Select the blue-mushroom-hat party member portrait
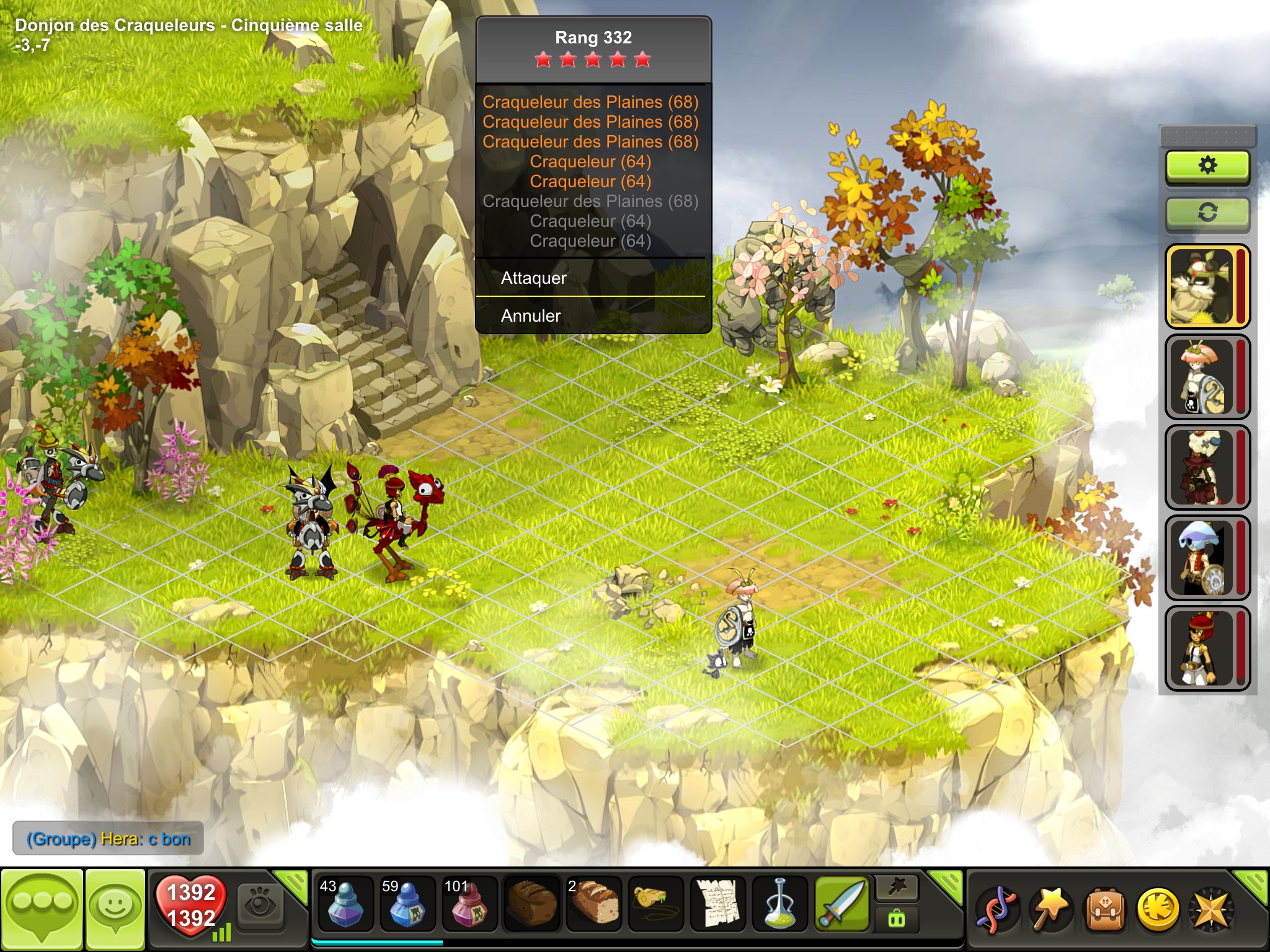The image size is (1270, 952). [x=1203, y=558]
